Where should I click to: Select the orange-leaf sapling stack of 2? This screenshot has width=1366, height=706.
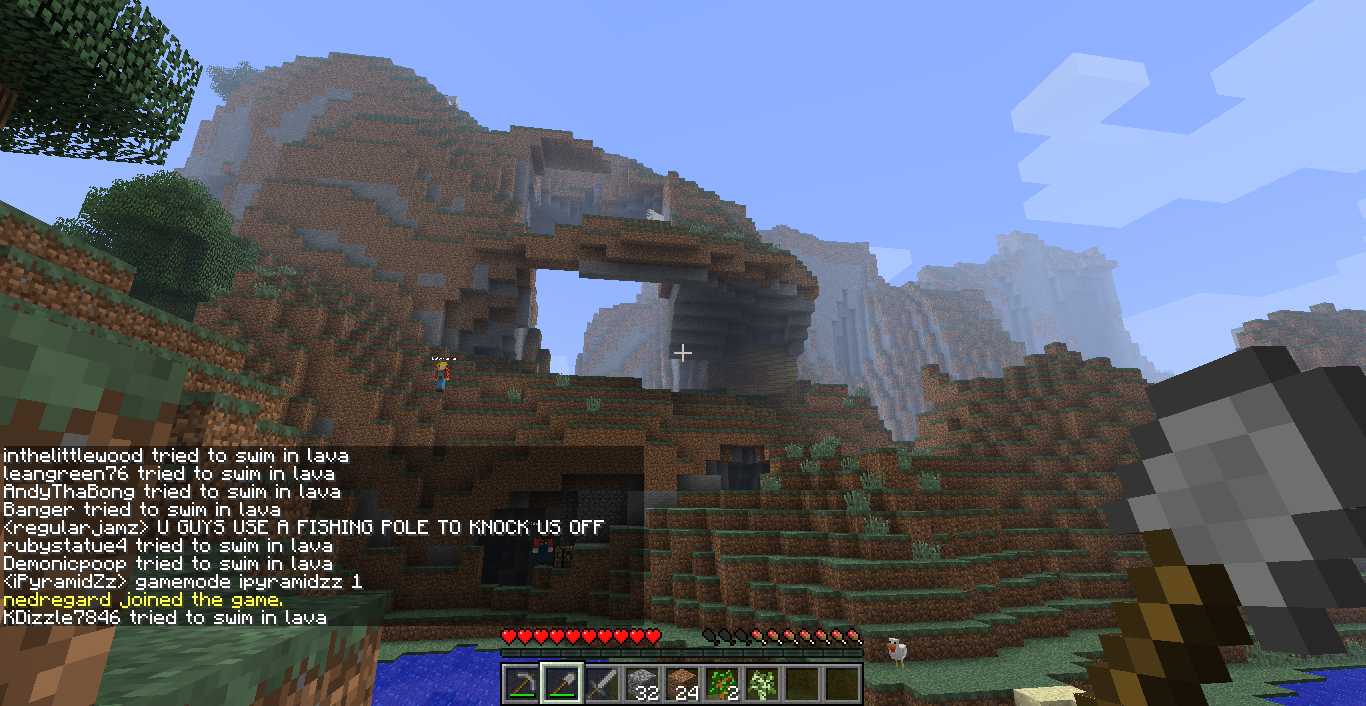pos(722,684)
